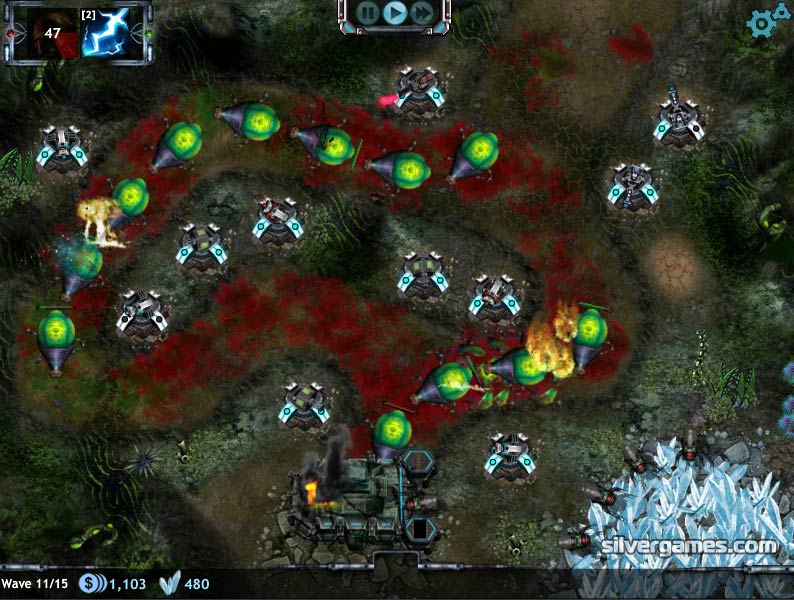Enable fast-forward speed
The image size is (794, 600).
click(422, 13)
